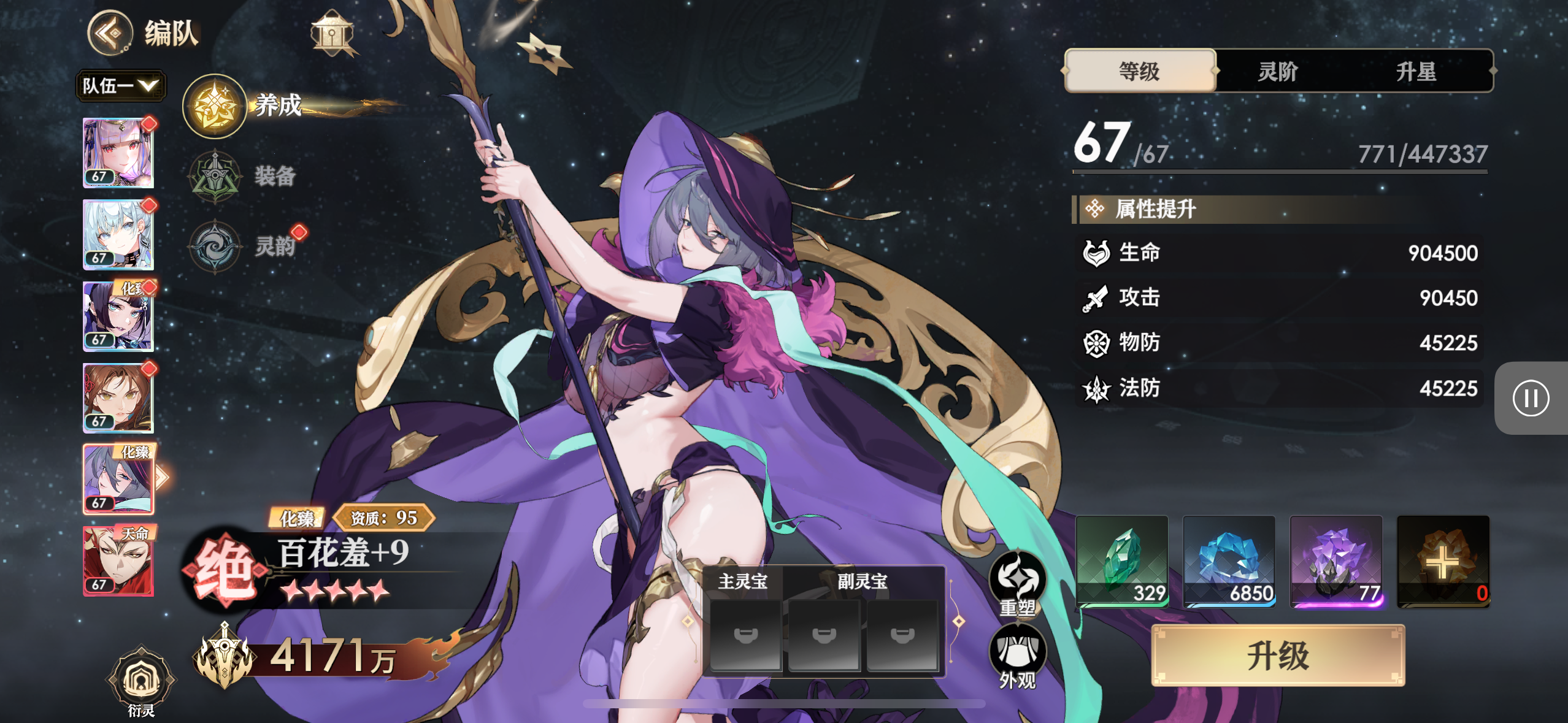The image size is (1568, 723).
Task: Select the 等级 tab
Action: tap(1140, 71)
